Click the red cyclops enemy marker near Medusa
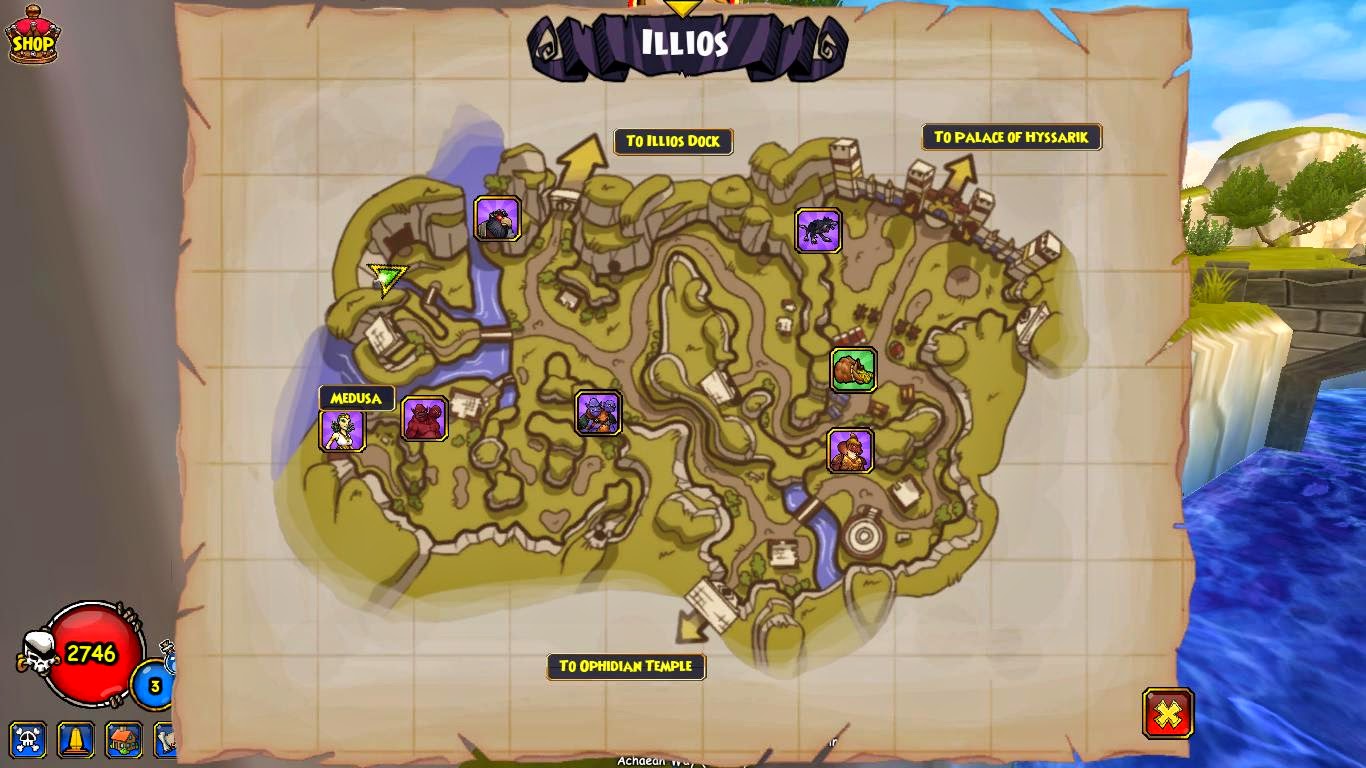1366x768 pixels. point(424,418)
